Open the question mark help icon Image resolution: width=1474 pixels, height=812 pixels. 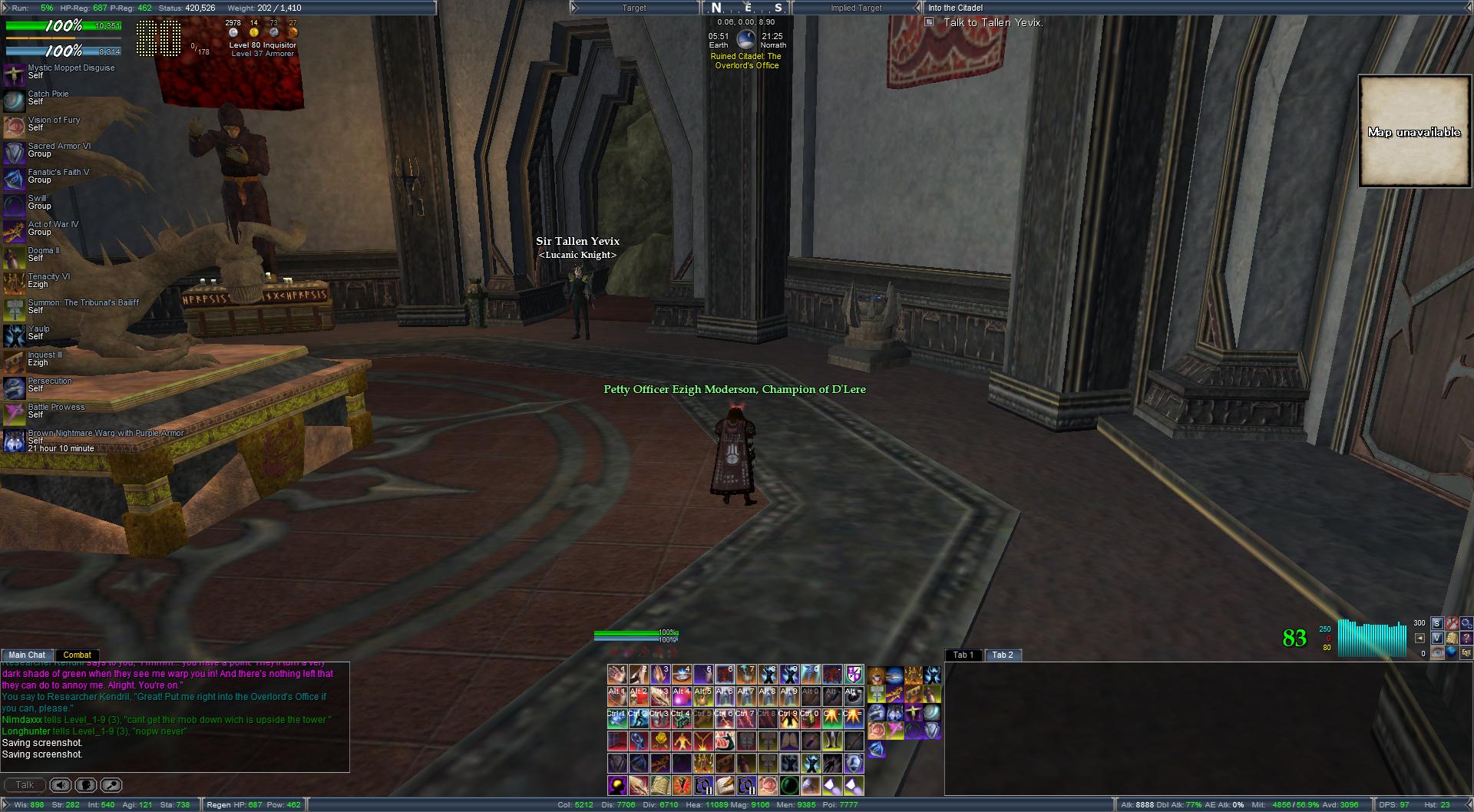[x=1466, y=639]
